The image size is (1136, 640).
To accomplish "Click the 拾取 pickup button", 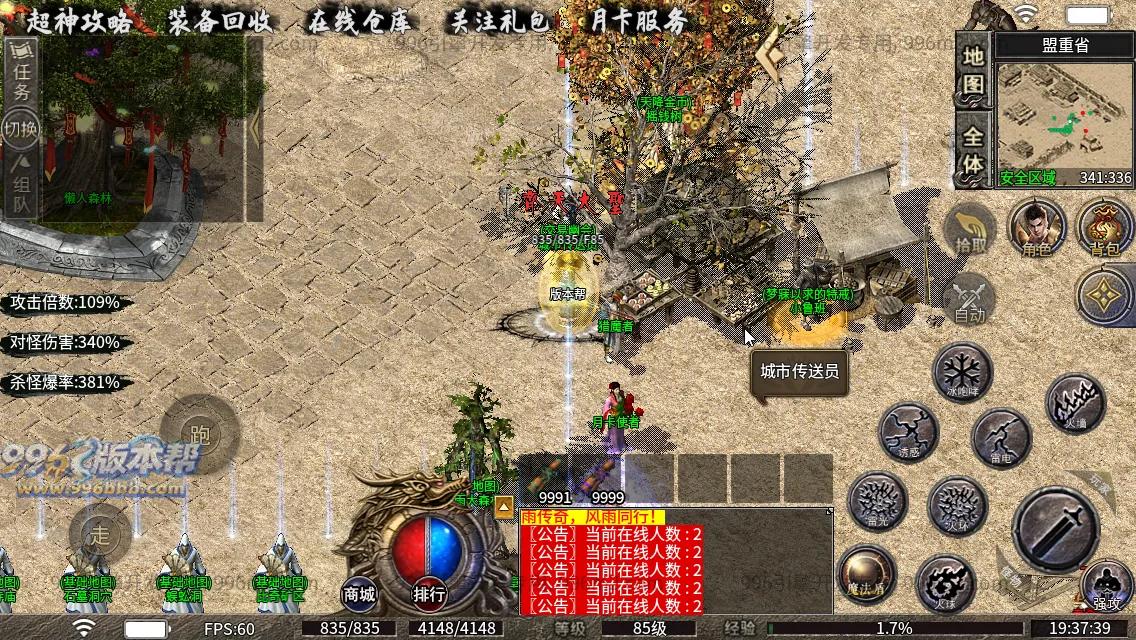I will point(970,229).
